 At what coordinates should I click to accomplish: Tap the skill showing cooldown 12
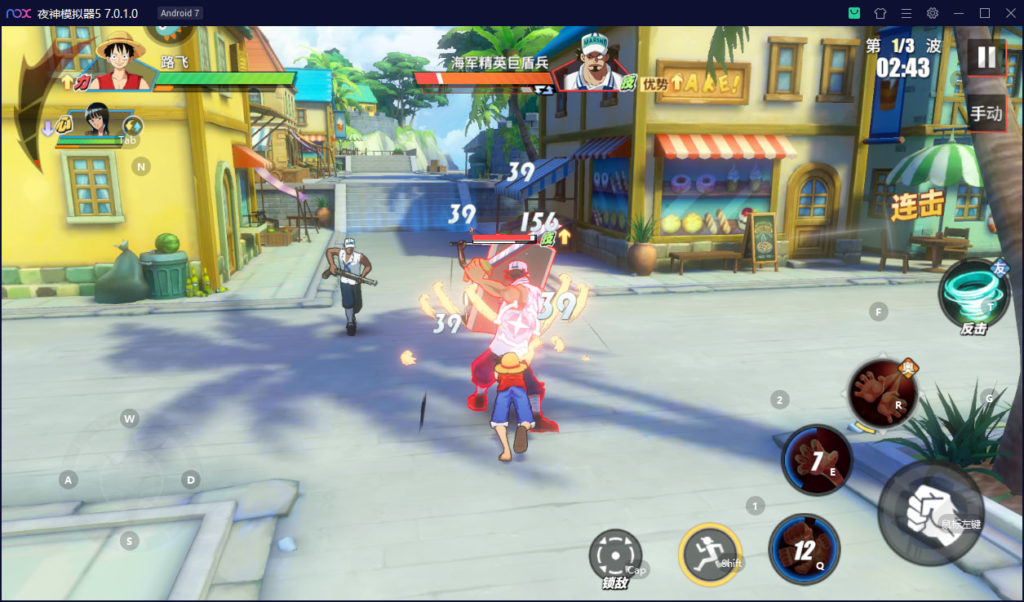[803, 549]
